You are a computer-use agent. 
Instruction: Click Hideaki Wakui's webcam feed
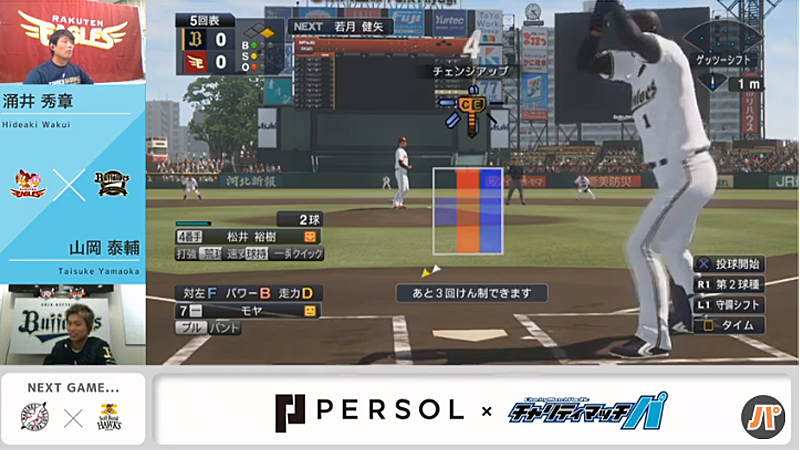pos(72,42)
